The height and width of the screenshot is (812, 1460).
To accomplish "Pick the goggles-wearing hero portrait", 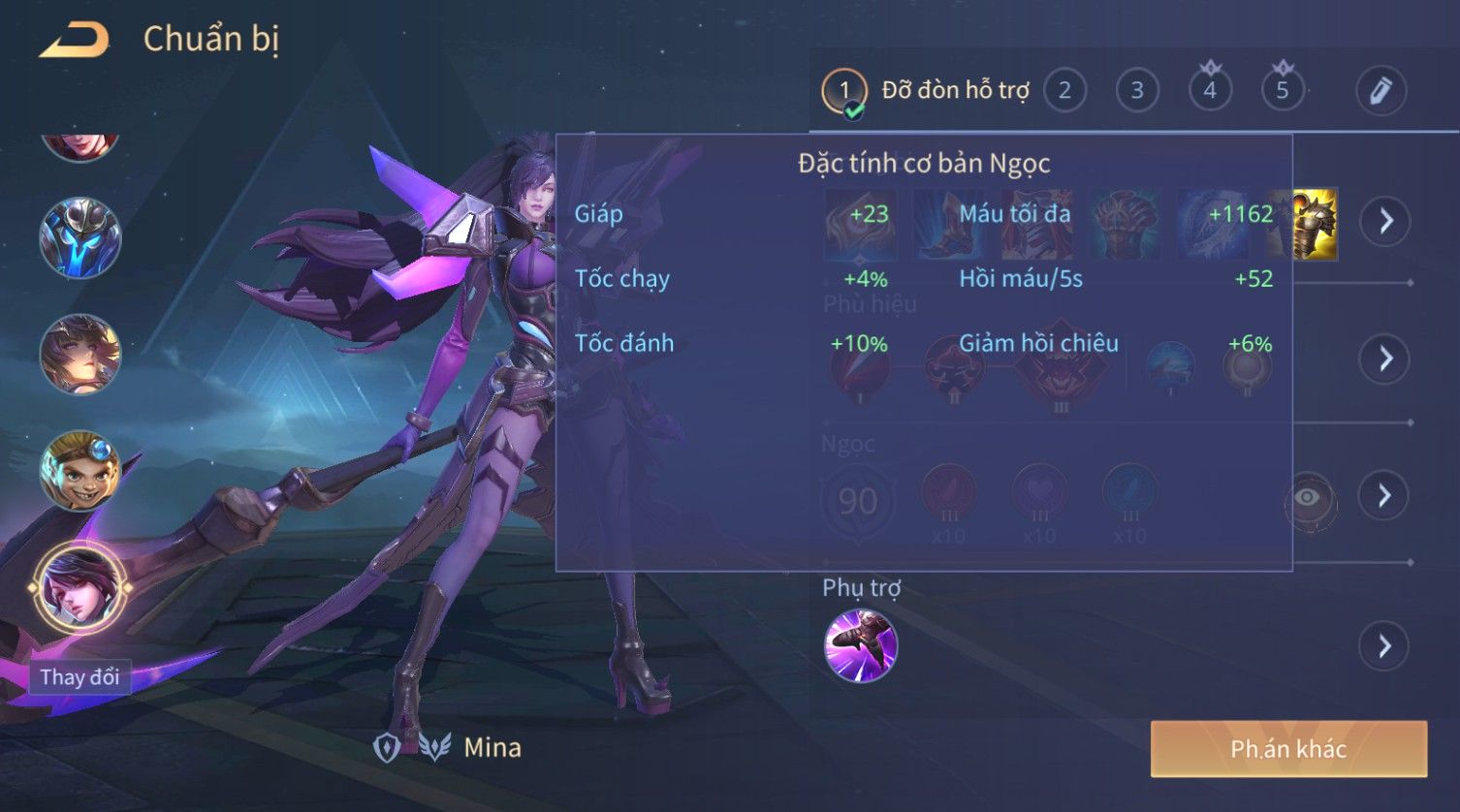I will [80, 471].
